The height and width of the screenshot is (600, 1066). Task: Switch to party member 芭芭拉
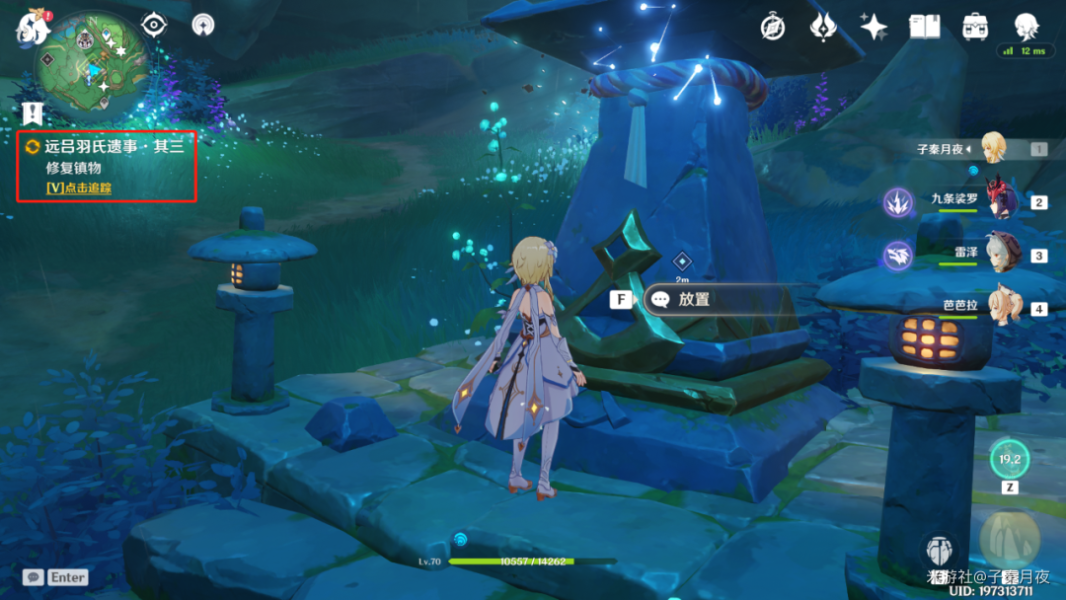[x=1002, y=307]
